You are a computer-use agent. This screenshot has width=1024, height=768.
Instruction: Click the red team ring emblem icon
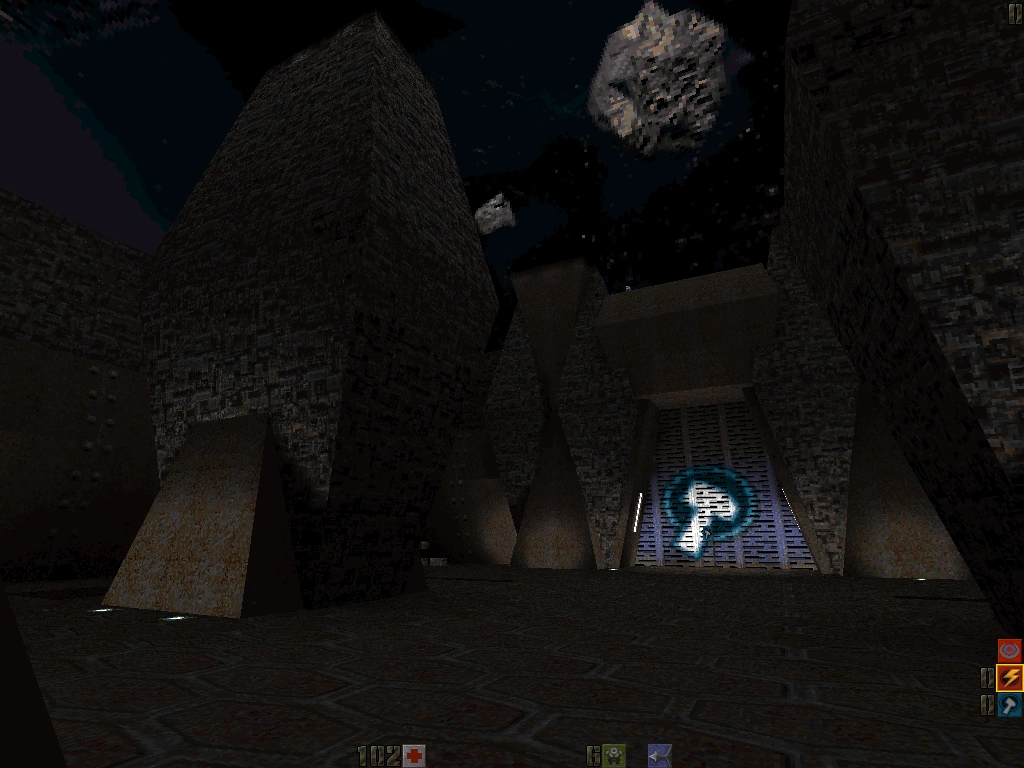click(x=1010, y=651)
